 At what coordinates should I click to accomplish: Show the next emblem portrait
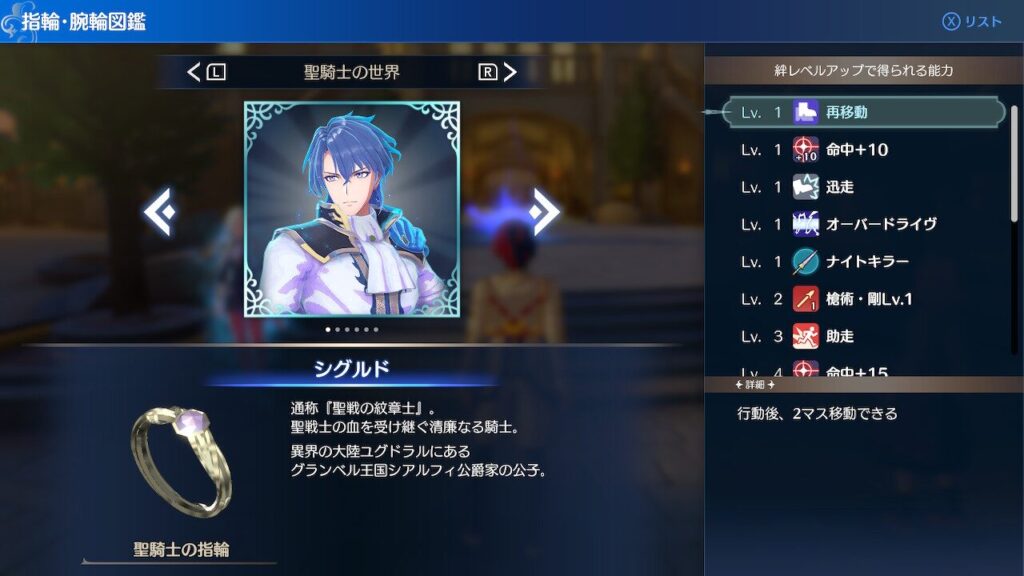pos(544,211)
